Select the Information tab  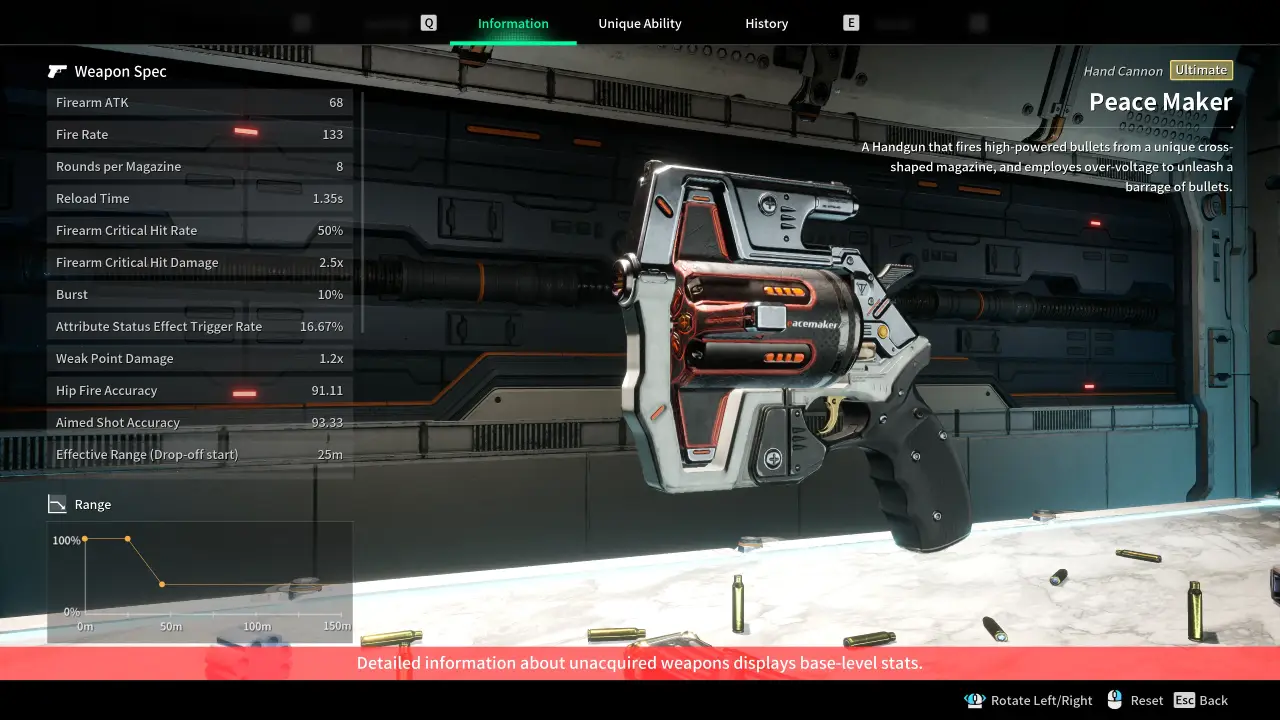pos(512,23)
